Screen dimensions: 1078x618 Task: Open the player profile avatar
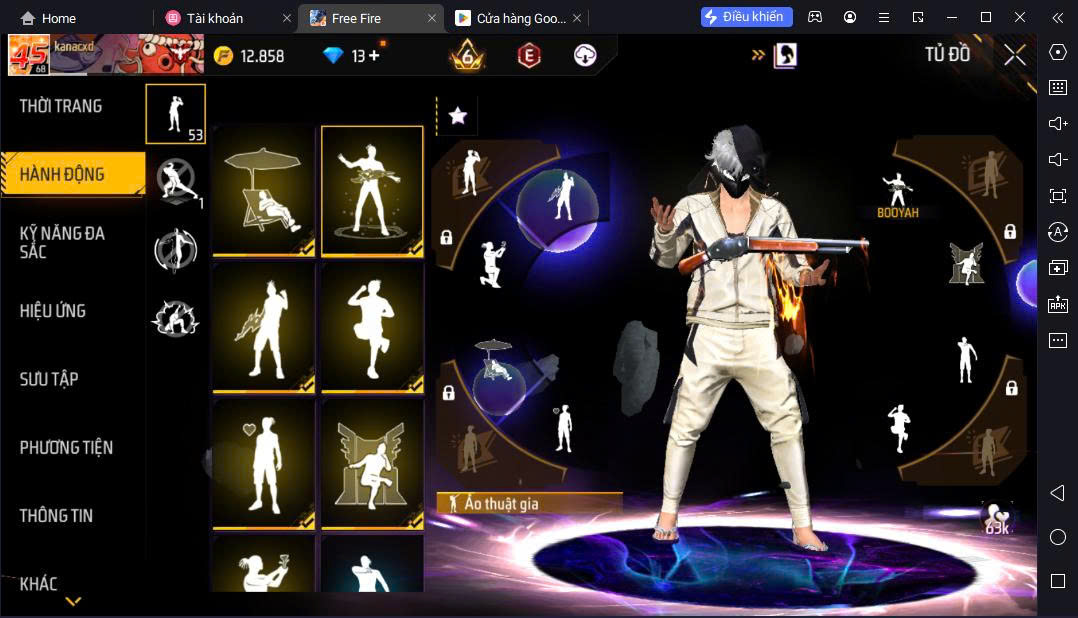(x=28, y=55)
